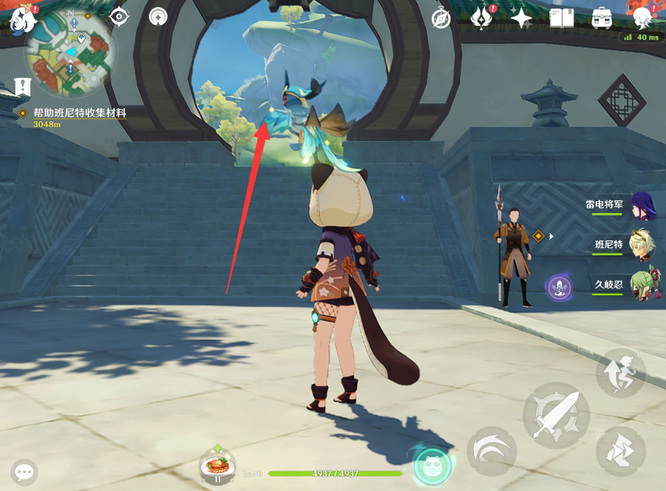The height and width of the screenshot is (491, 666).
Task: Open the events icon with red badge
Action: click(x=482, y=17)
